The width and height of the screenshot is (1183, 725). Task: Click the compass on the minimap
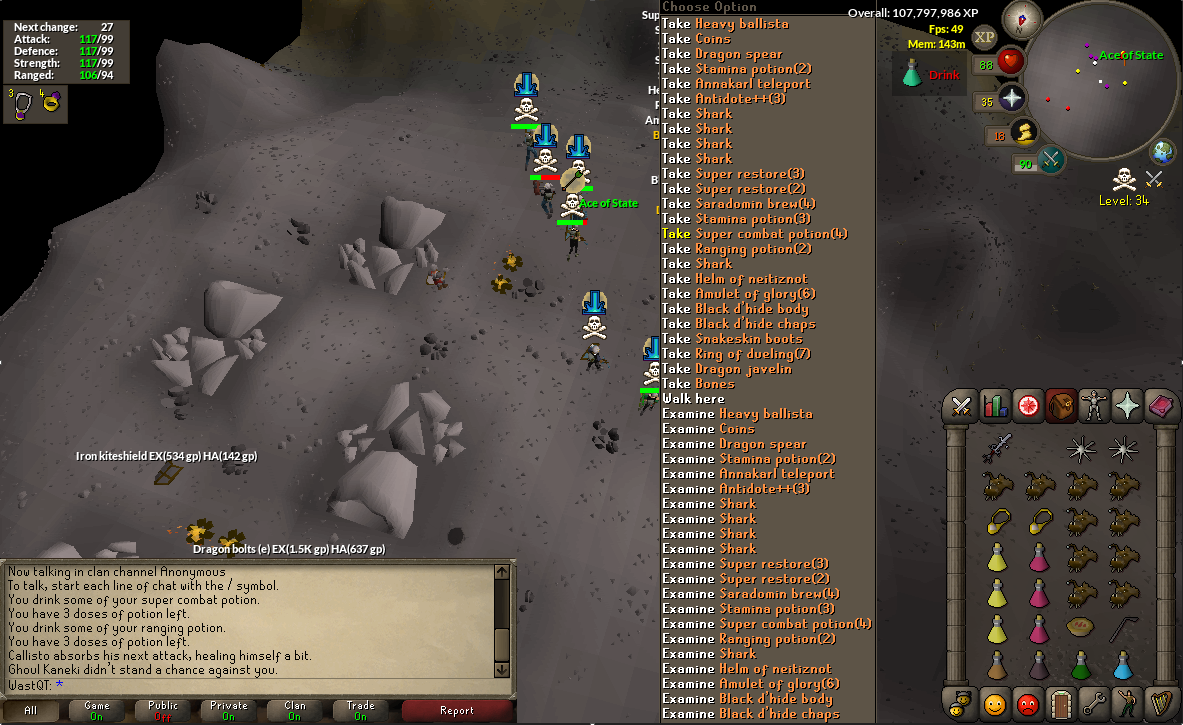[x=1022, y=19]
